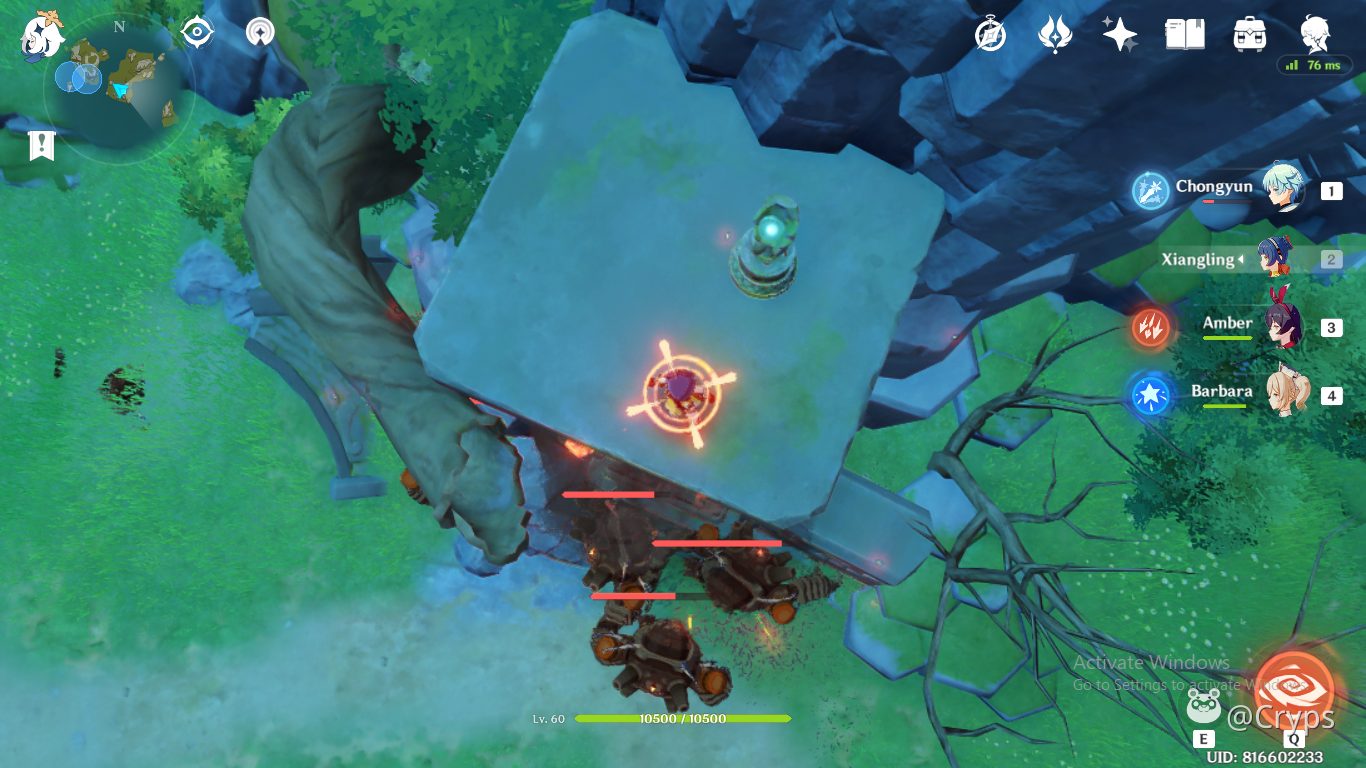Open the quest exclamation mark icon

(x=41, y=146)
